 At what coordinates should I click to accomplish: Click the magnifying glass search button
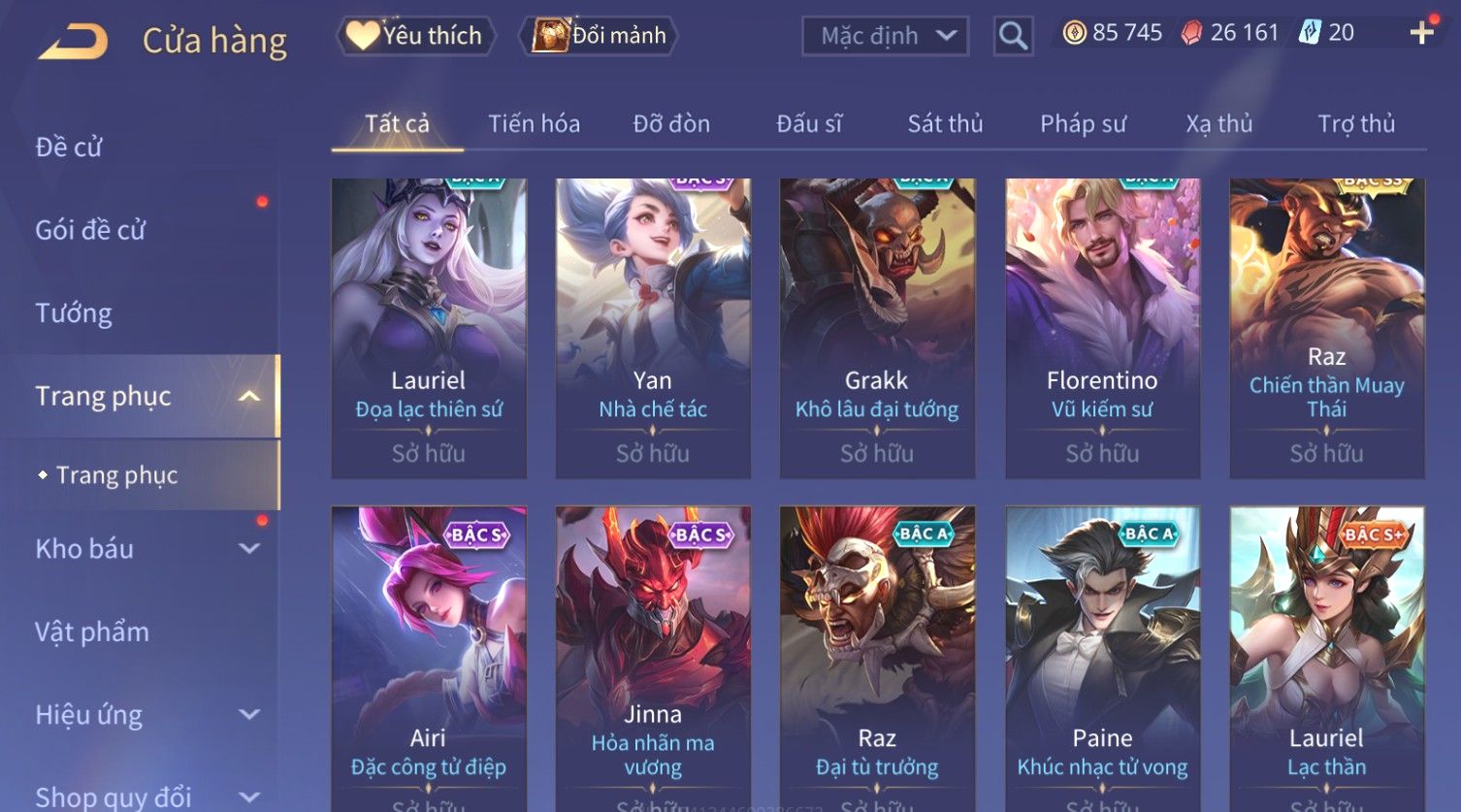click(x=1013, y=36)
